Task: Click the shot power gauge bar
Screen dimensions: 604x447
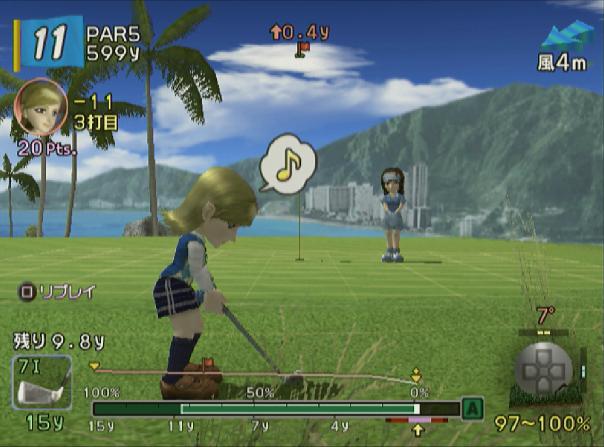Action: [270, 409]
